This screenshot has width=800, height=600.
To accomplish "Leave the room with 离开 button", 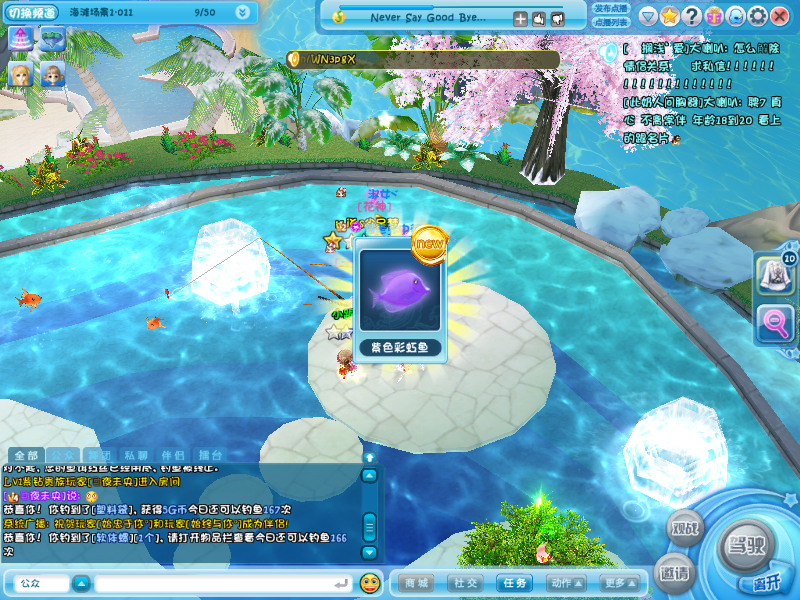I will [767, 583].
